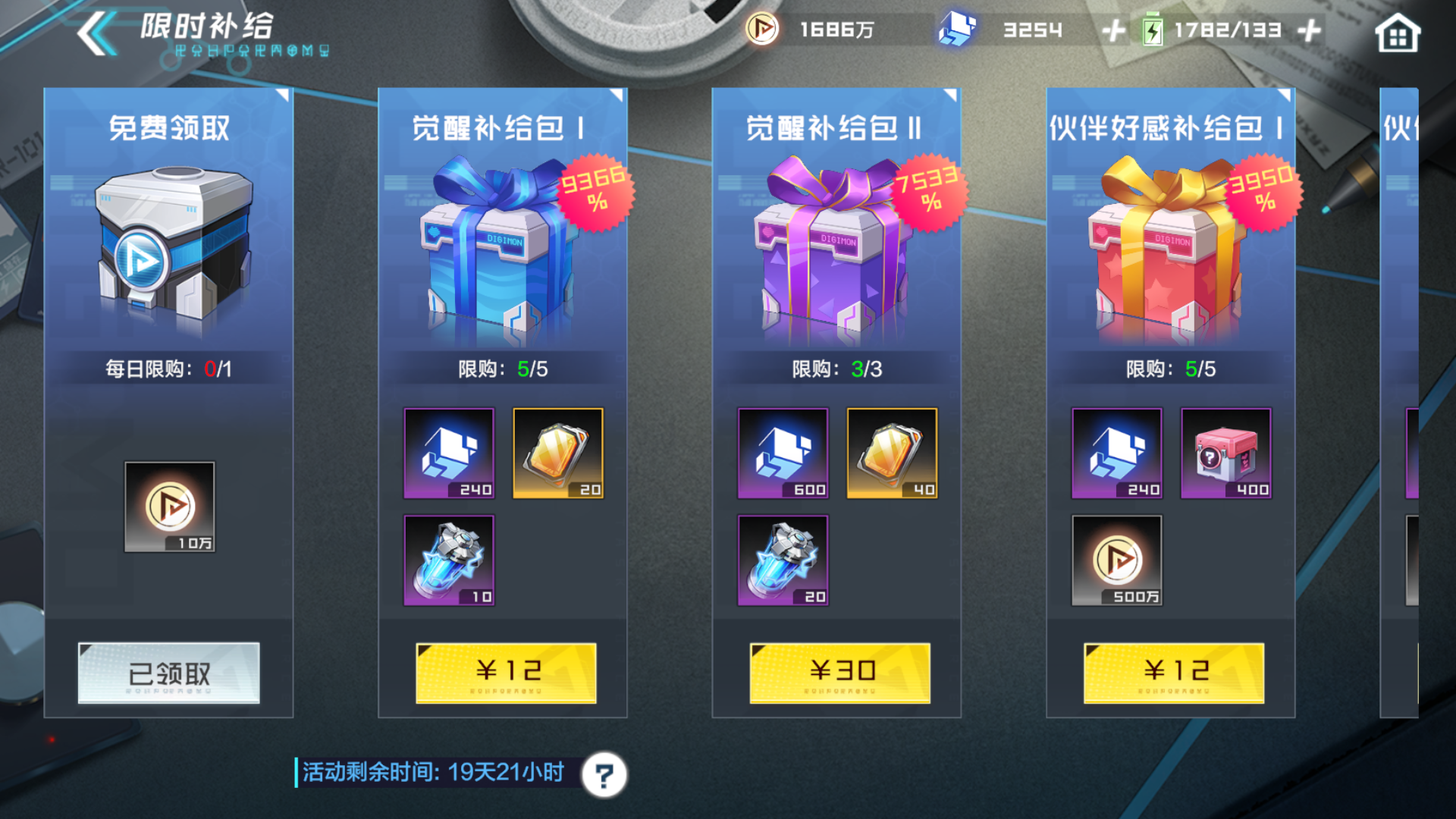Screen dimensions: 1456x819
Task: Go back using the arrow button
Action: pos(96,34)
